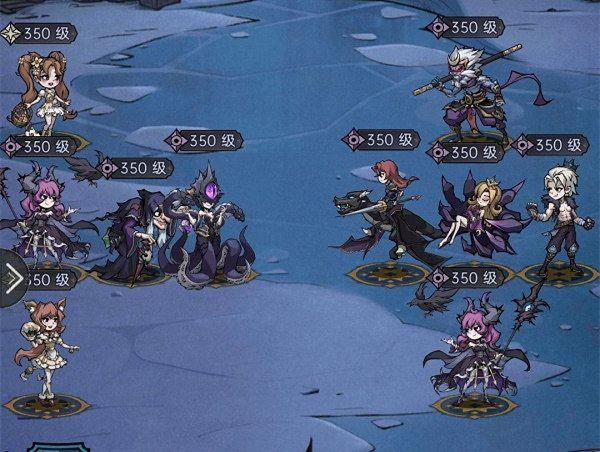The height and width of the screenshot is (452, 600).
Task: Expand the side panel arrow tab
Action: click(12, 279)
